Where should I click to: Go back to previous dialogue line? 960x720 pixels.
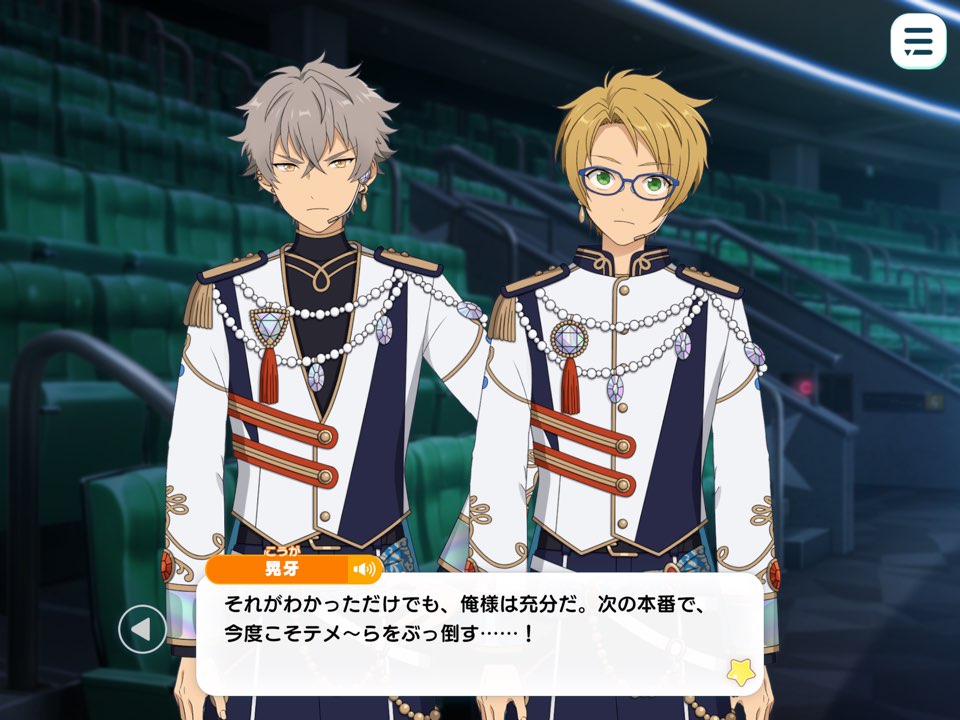pyautogui.click(x=142, y=630)
